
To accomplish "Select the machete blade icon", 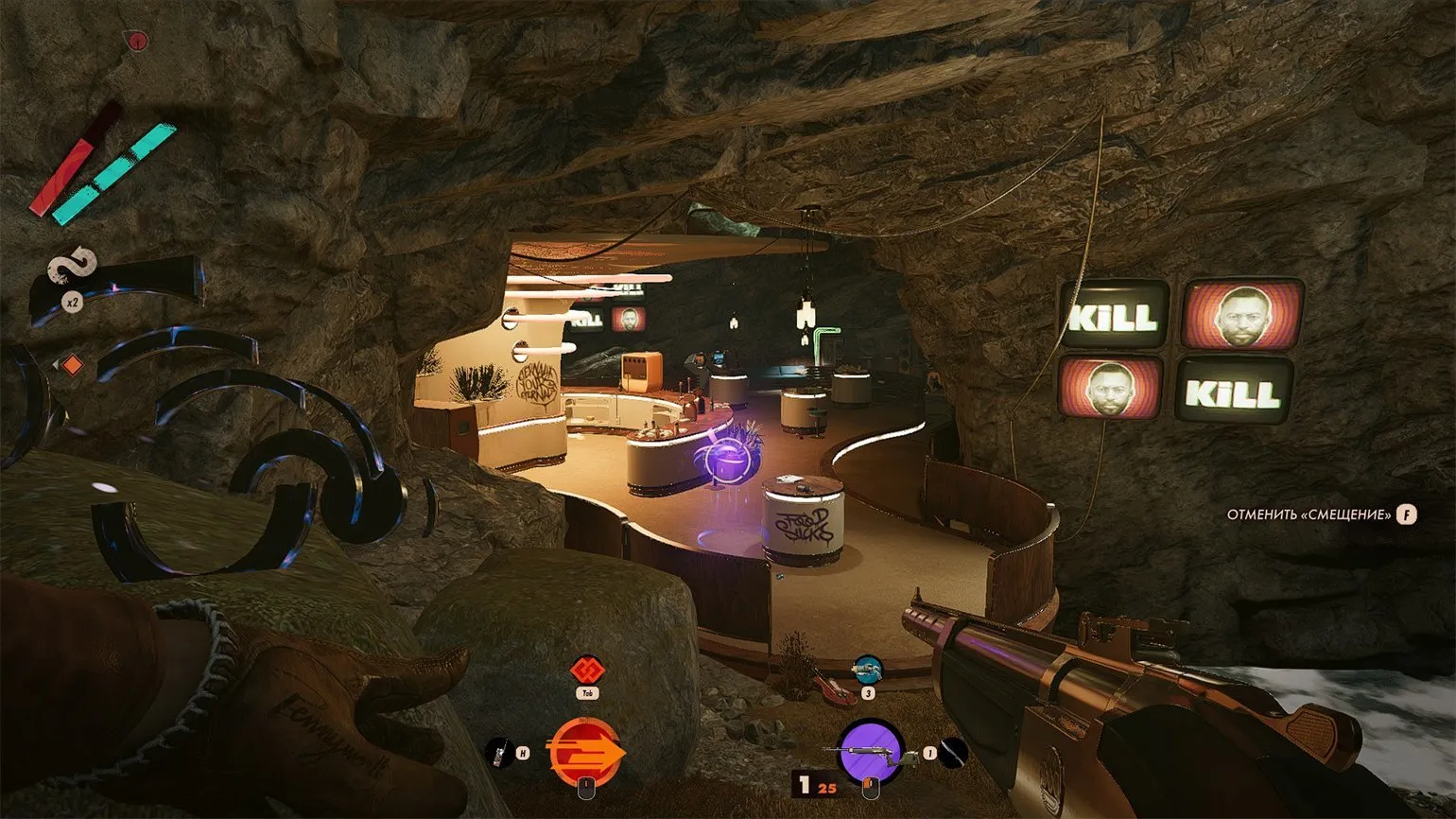I will point(954,753).
